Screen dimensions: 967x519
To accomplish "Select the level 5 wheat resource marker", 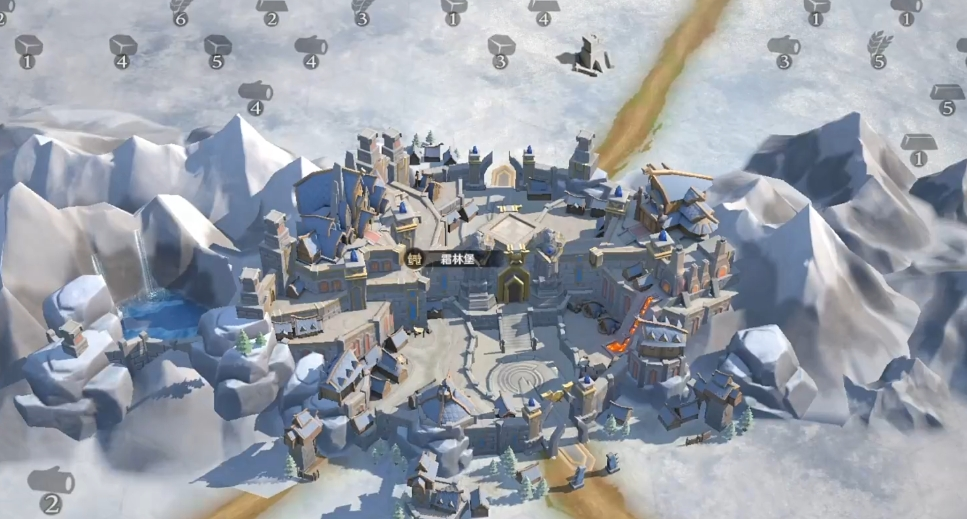I will (x=879, y=50).
